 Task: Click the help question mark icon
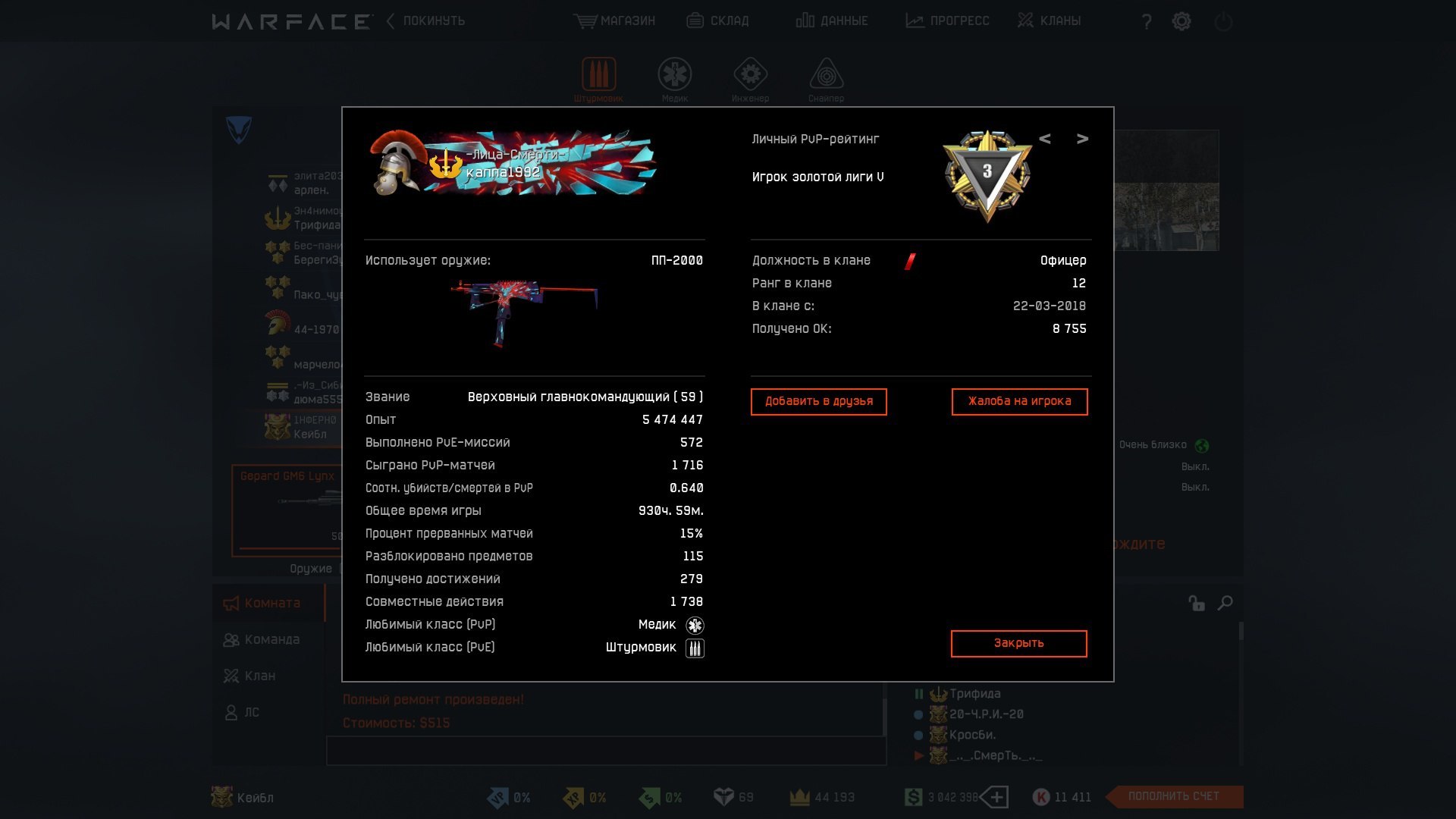pyautogui.click(x=1145, y=20)
